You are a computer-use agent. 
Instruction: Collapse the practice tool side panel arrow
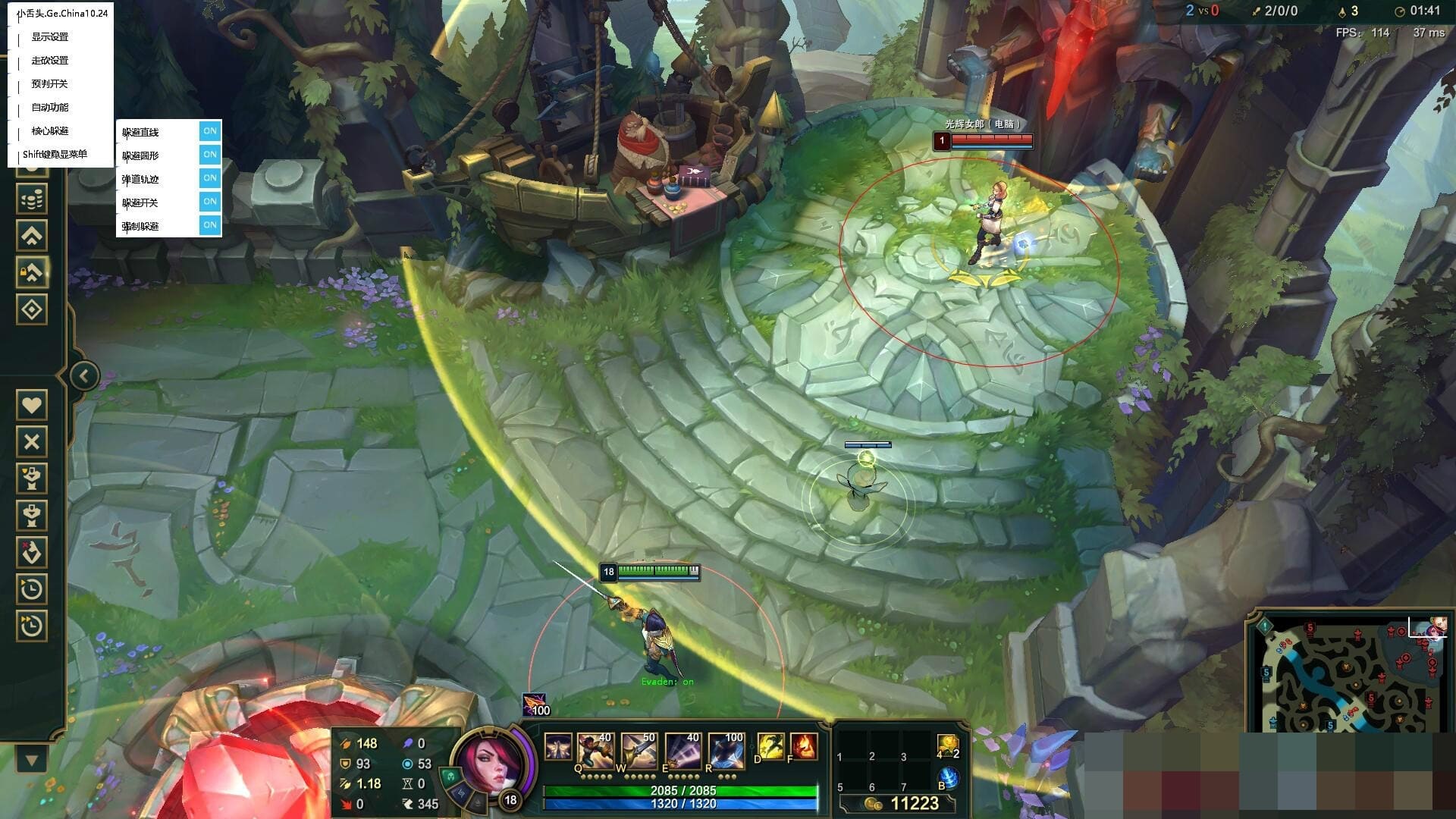84,375
